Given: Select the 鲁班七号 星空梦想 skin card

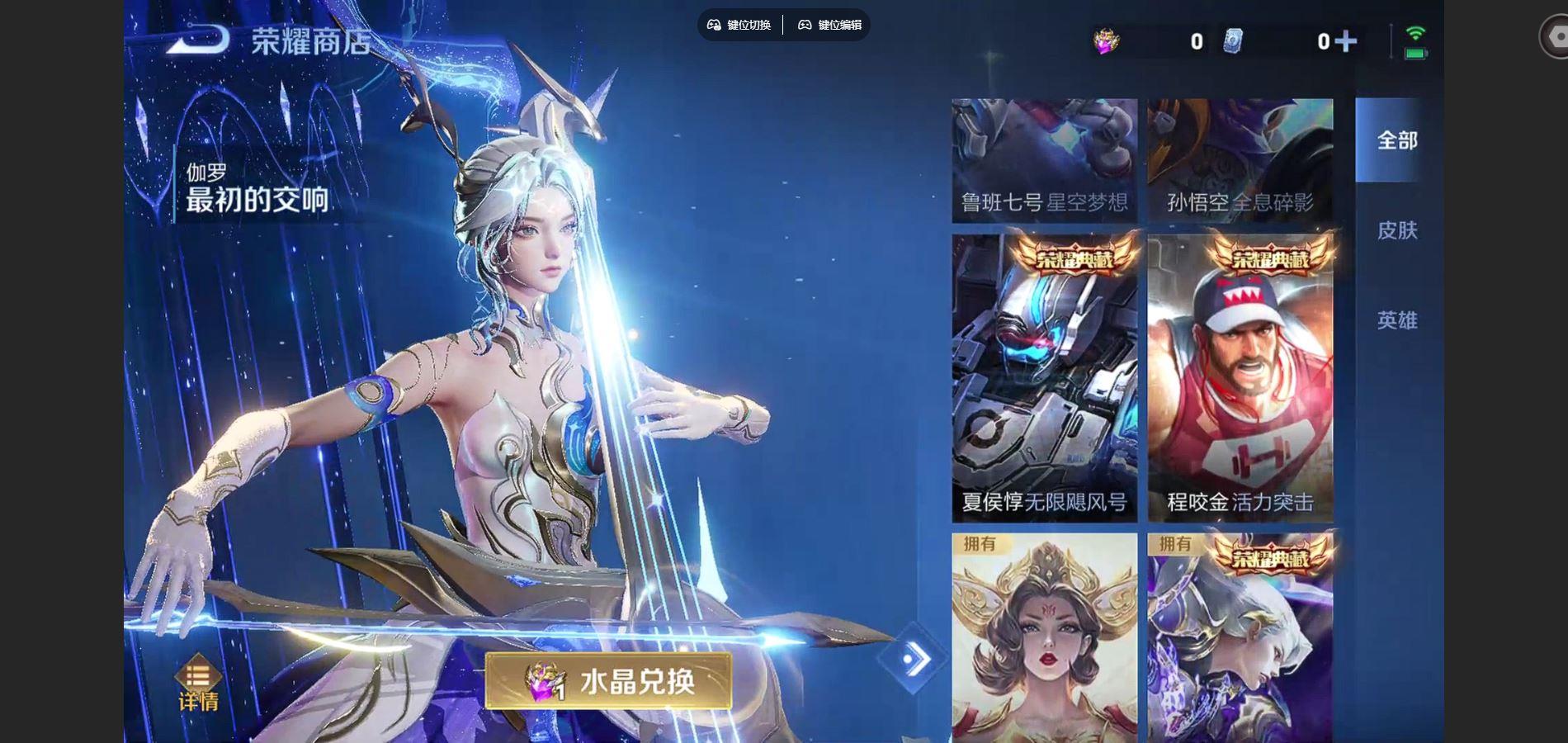Looking at the screenshot, I should tap(1044, 161).
